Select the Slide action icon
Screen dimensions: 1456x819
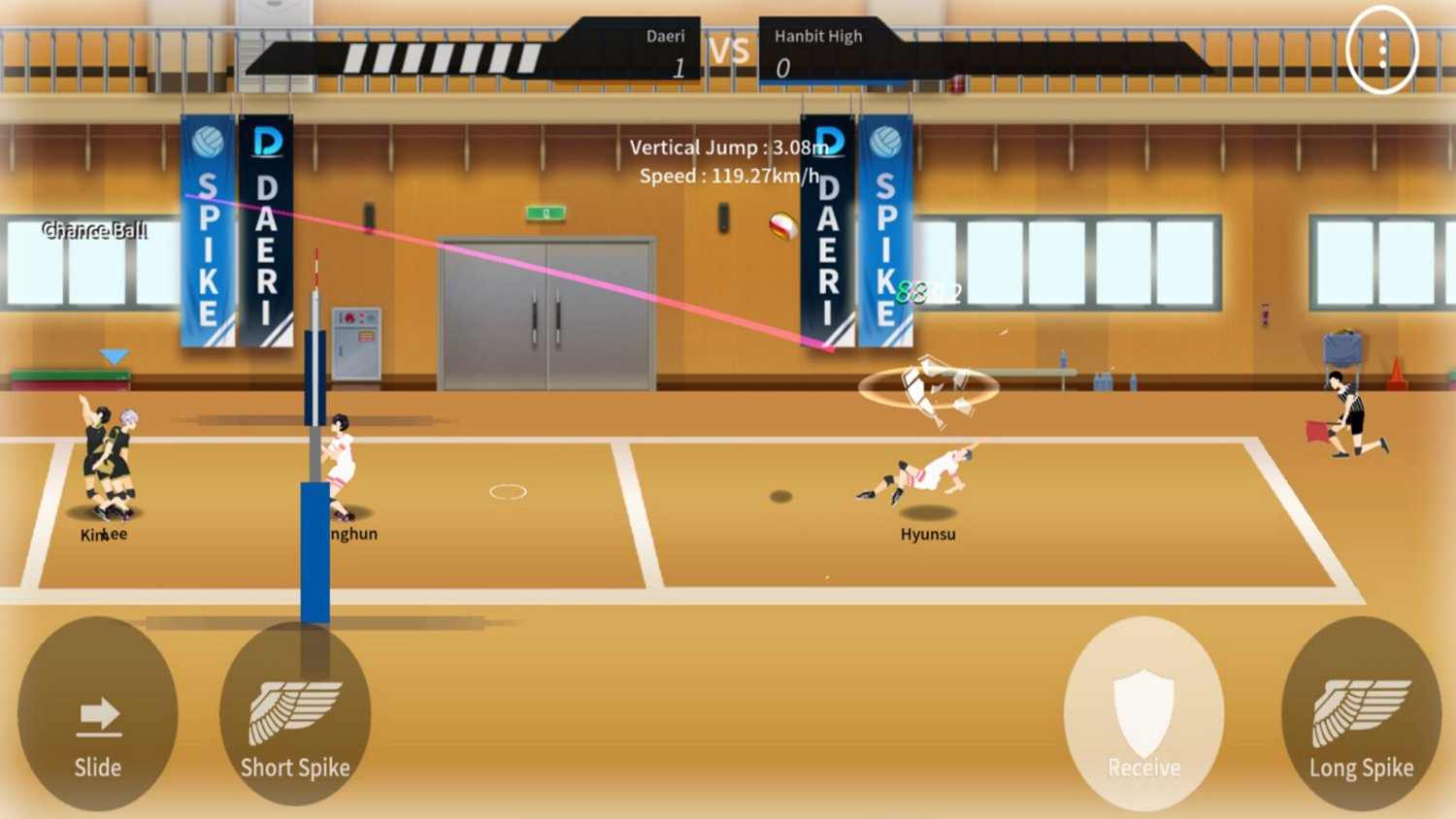click(x=97, y=715)
